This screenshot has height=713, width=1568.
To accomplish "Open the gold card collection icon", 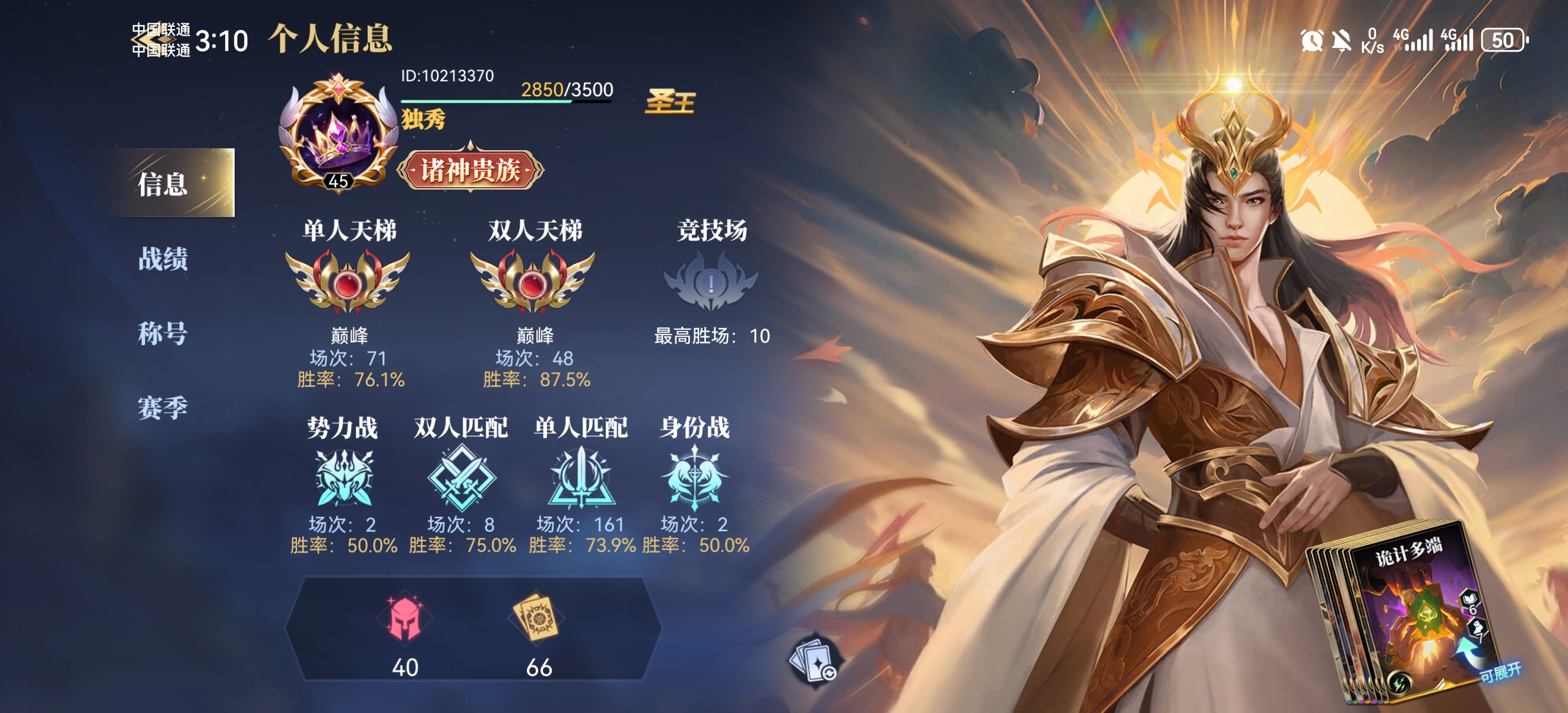I will tap(538, 617).
